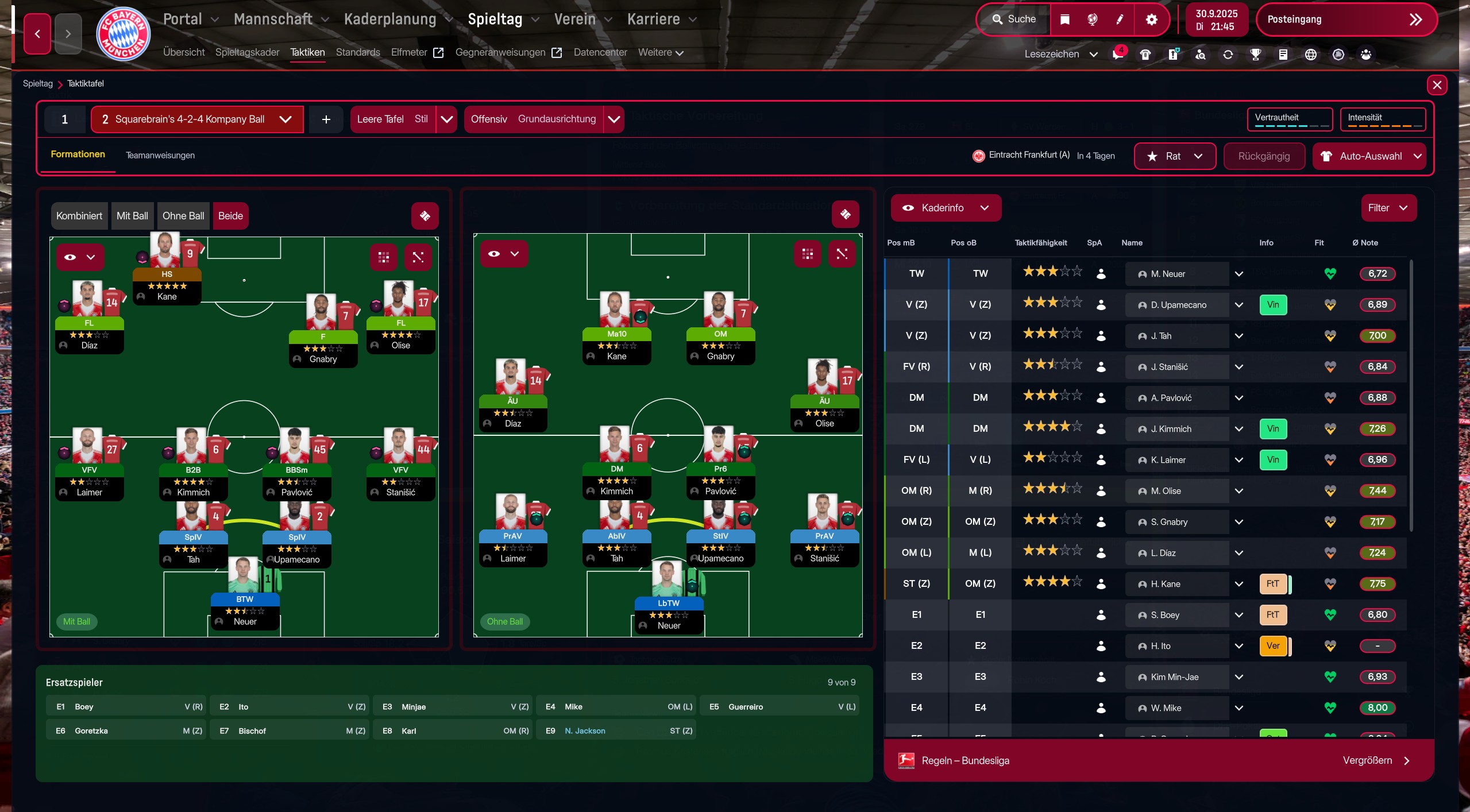1470x812 pixels.
Task: Toggle the eye visibility control on the left pitch
Action: click(71, 257)
